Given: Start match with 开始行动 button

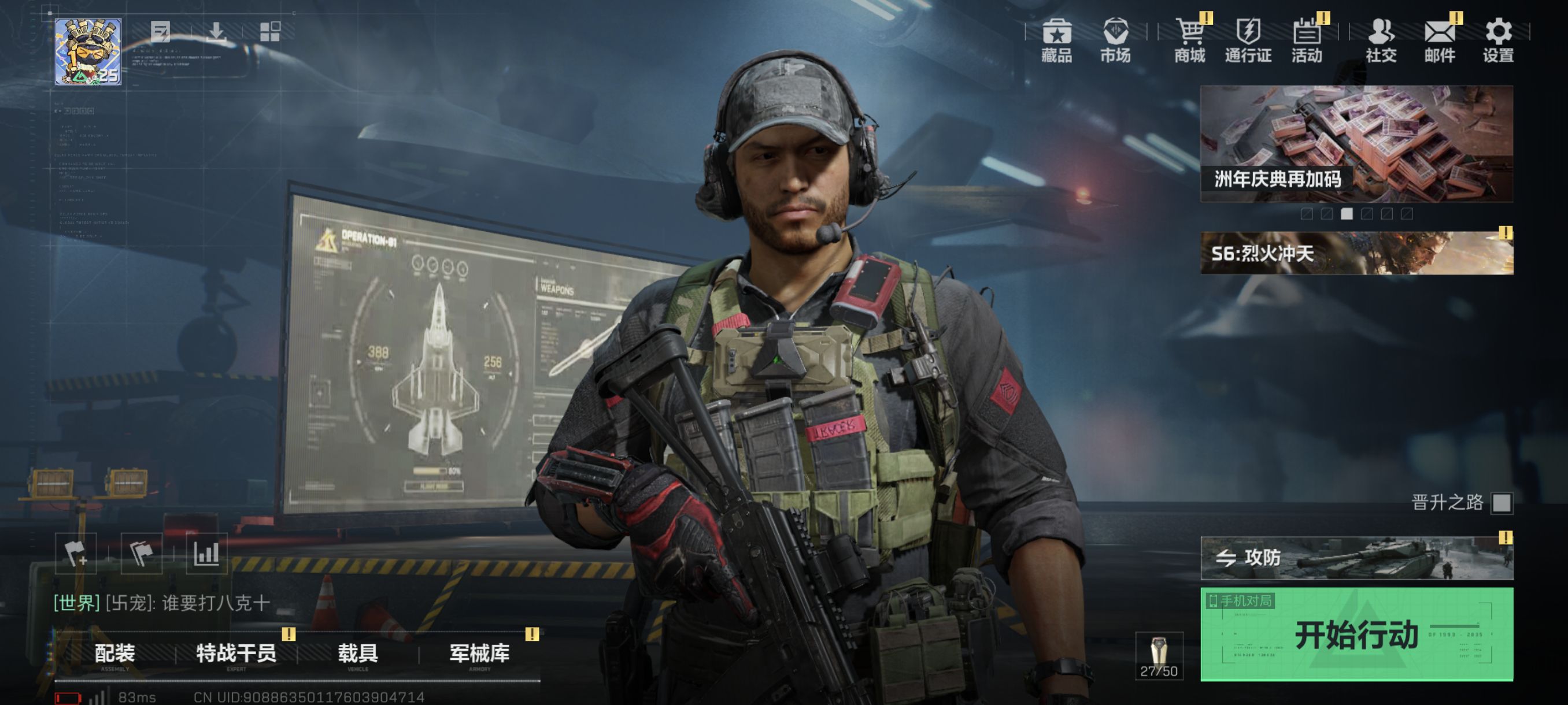Looking at the screenshot, I should click(x=1356, y=634).
